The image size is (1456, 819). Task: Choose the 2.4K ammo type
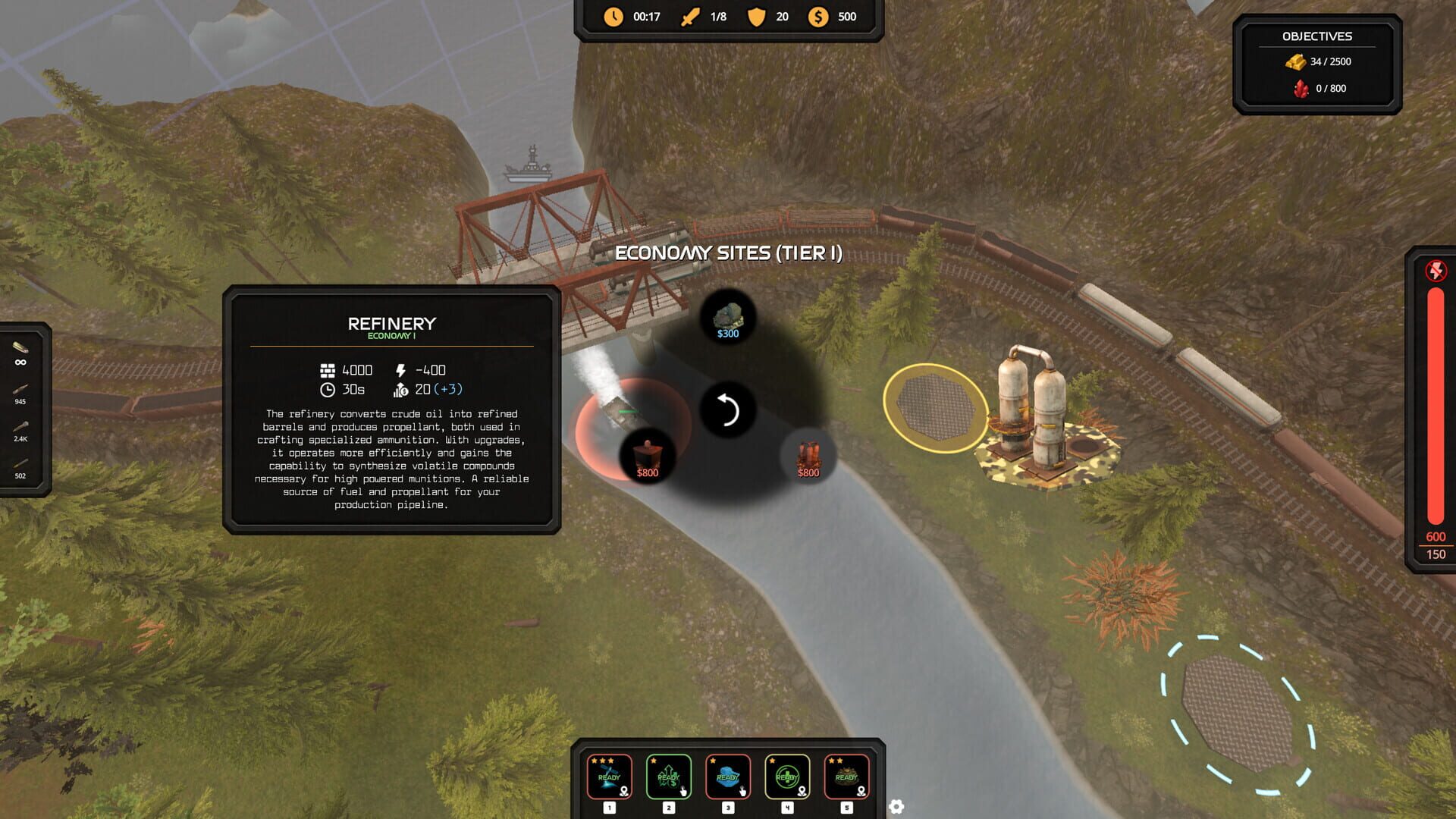pyautogui.click(x=20, y=431)
